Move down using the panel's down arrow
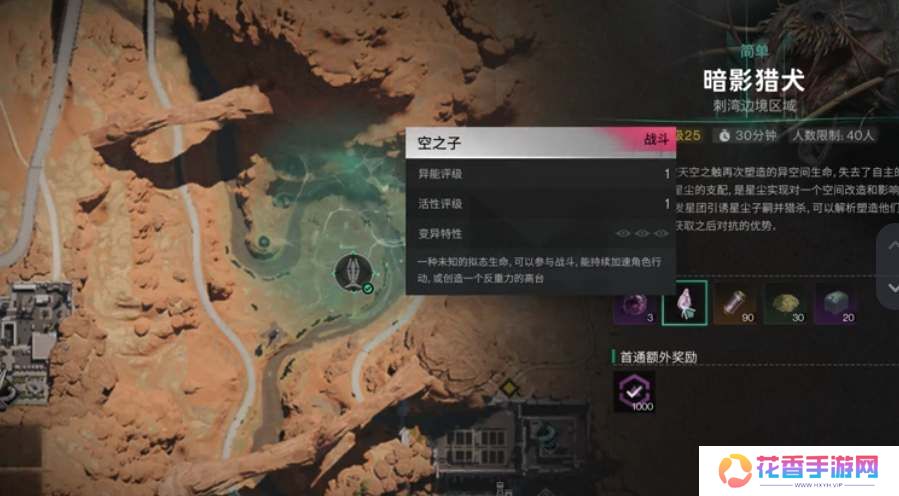Screen dimensions: 899x496 [891, 287]
